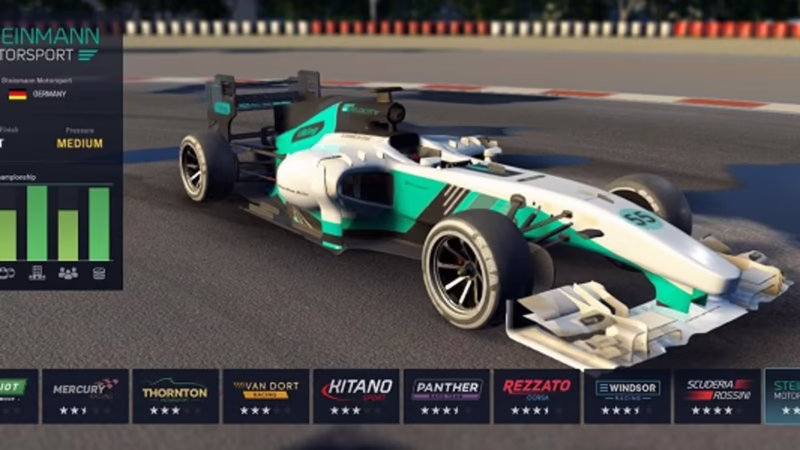Select the Kitano Sport team tile

pos(356,396)
